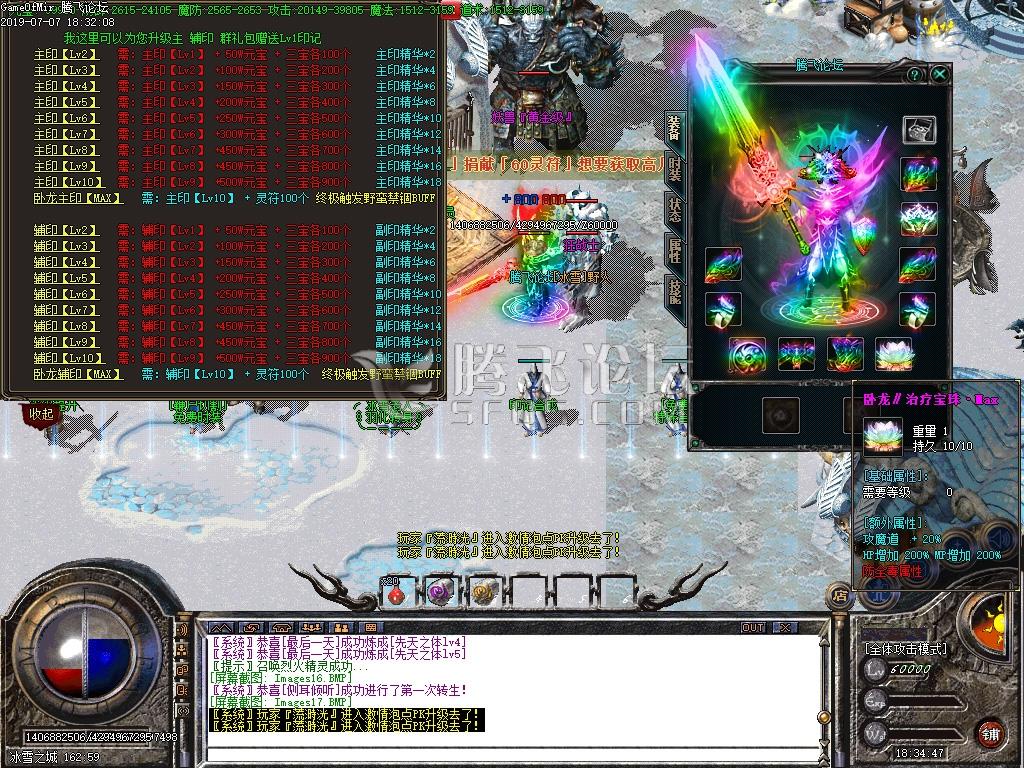Screen dimensions: 1024x768
Task: Select the 装备 equipment tab
Action: click(676, 128)
